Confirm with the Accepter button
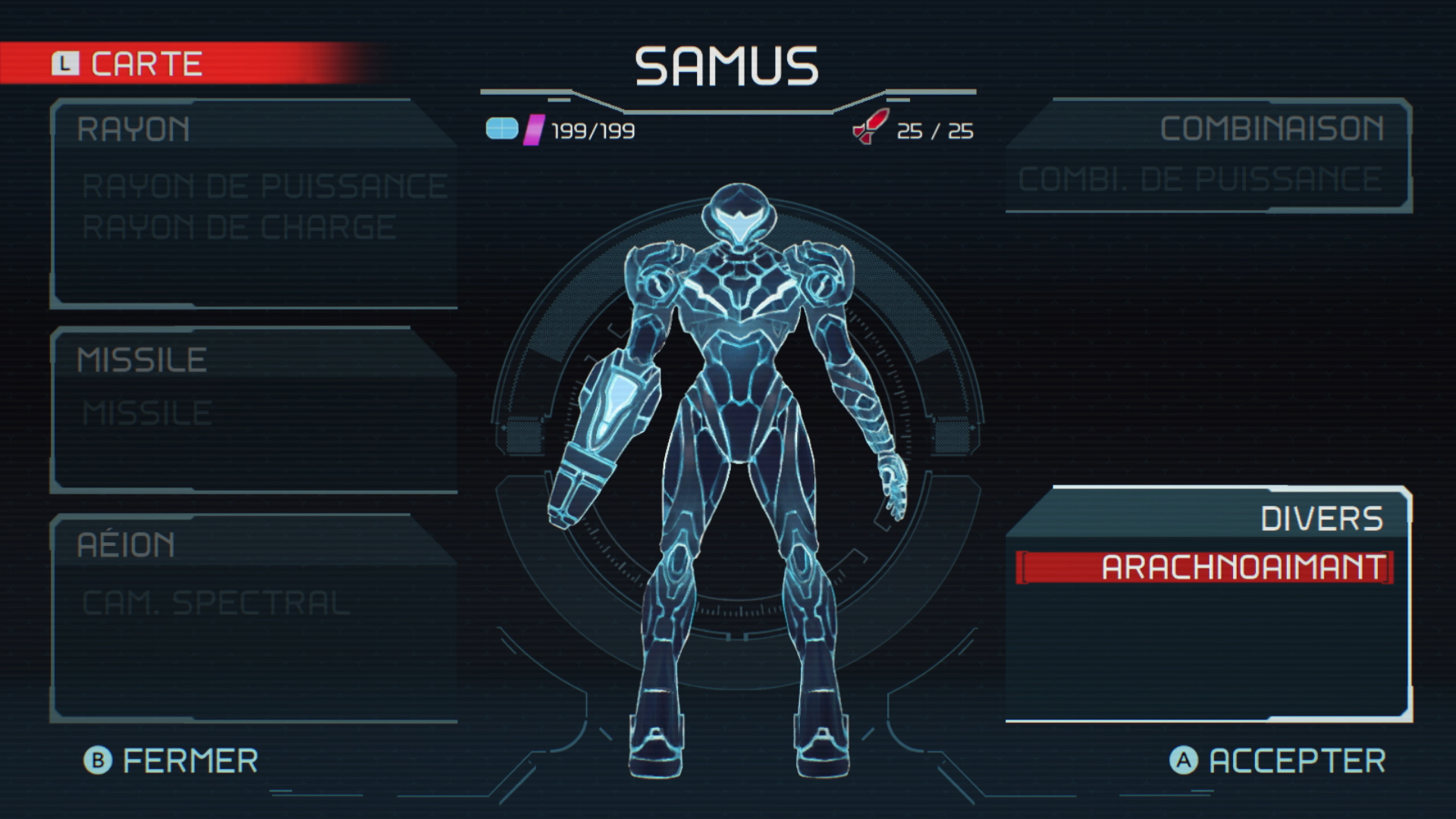This screenshot has height=819, width=1456. coord(1278,761)
